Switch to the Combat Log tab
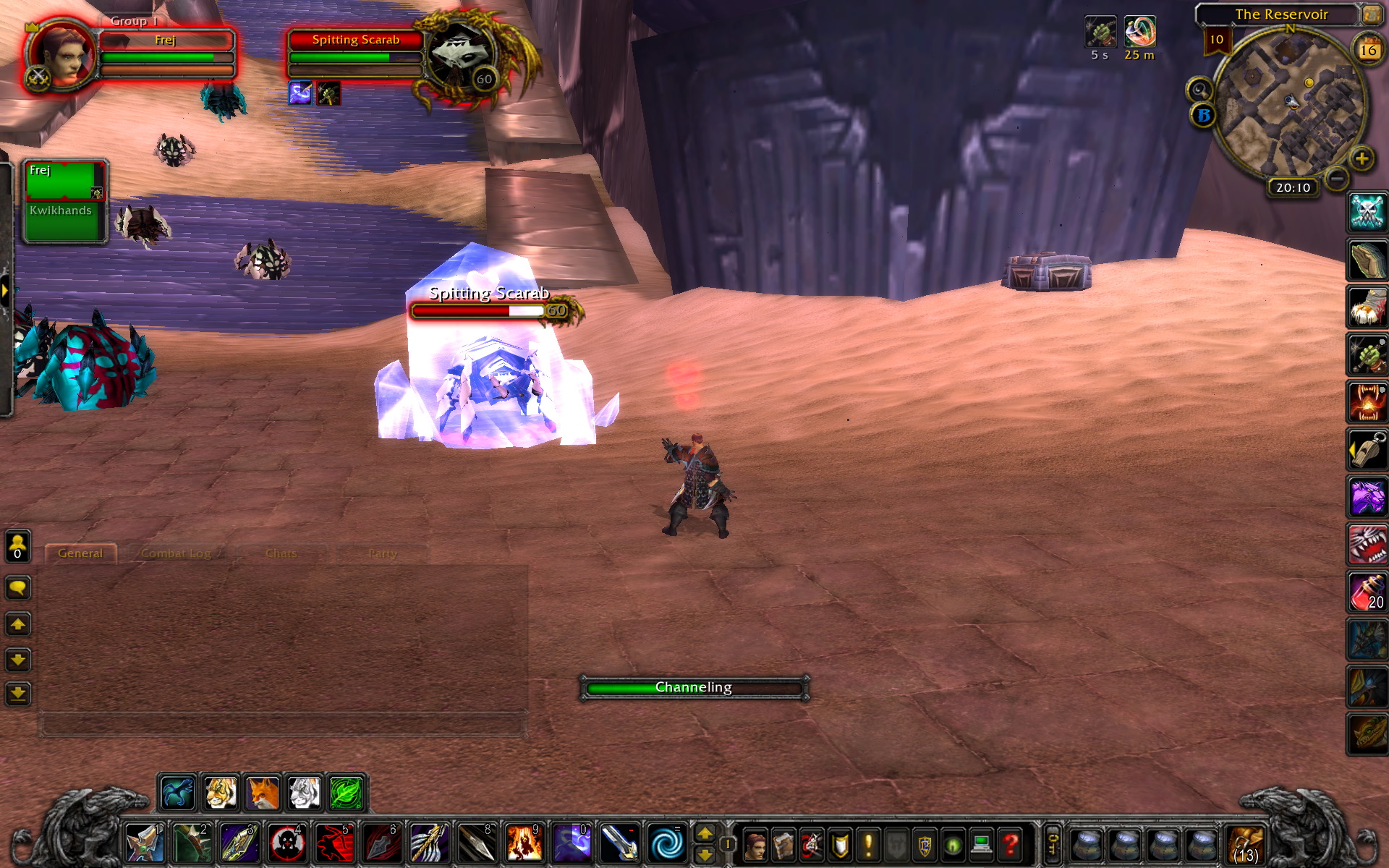 point(176,553)
